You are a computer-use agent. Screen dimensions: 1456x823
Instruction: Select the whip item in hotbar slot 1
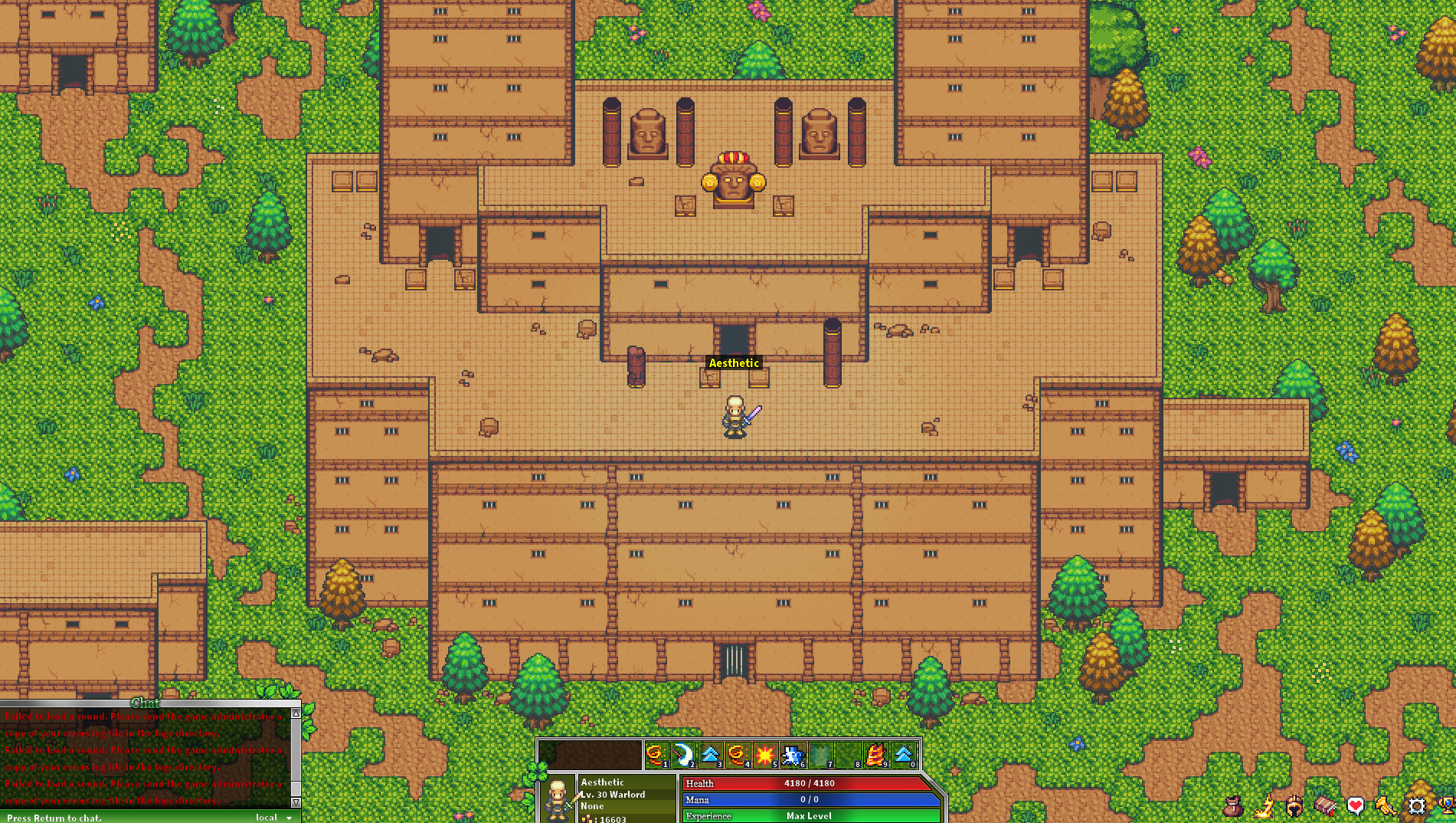[656, 755]
